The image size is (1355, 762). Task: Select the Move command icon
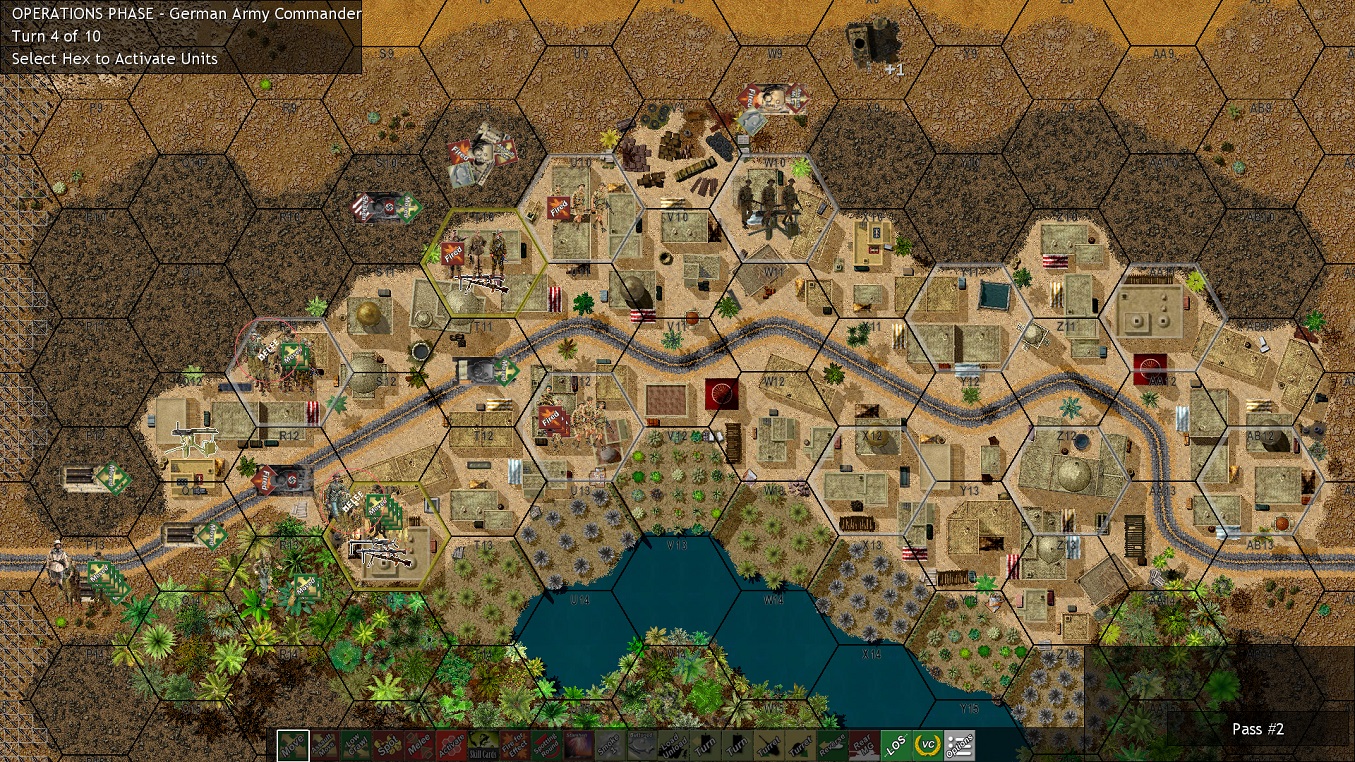pyautogui.click(x=292, y=745)
